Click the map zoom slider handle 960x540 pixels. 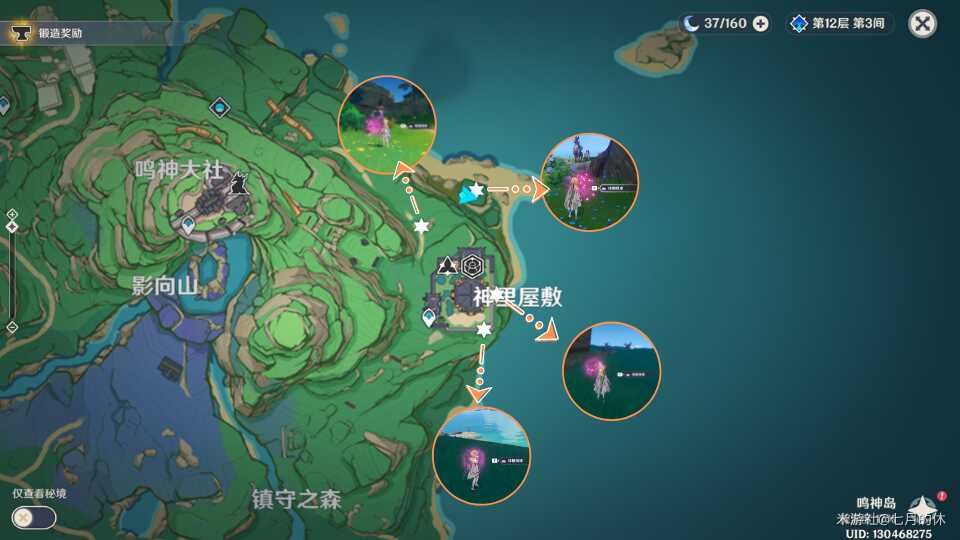point(11,227)
